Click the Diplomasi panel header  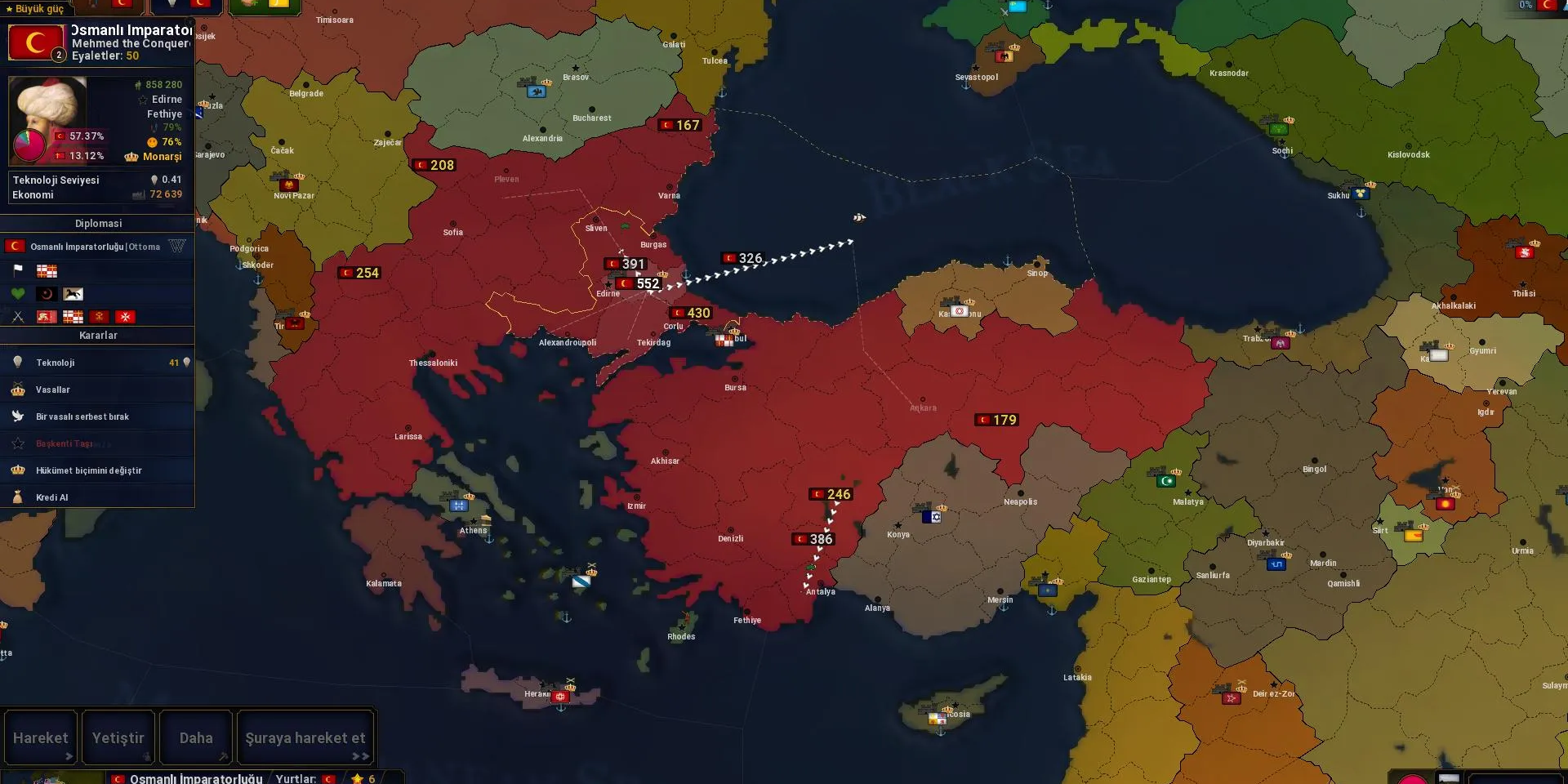pyautogui.click(x=98, y=222)
